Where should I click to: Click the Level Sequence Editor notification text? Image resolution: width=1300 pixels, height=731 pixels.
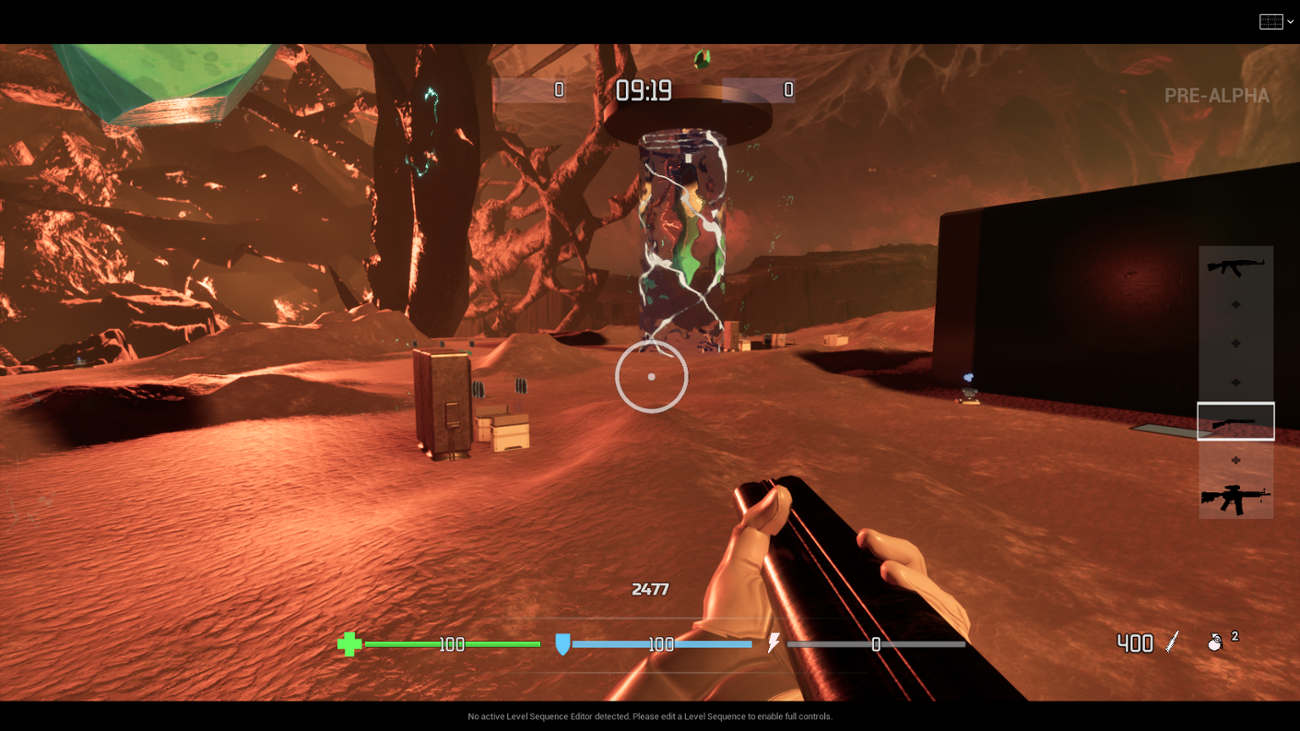[650, 716]
